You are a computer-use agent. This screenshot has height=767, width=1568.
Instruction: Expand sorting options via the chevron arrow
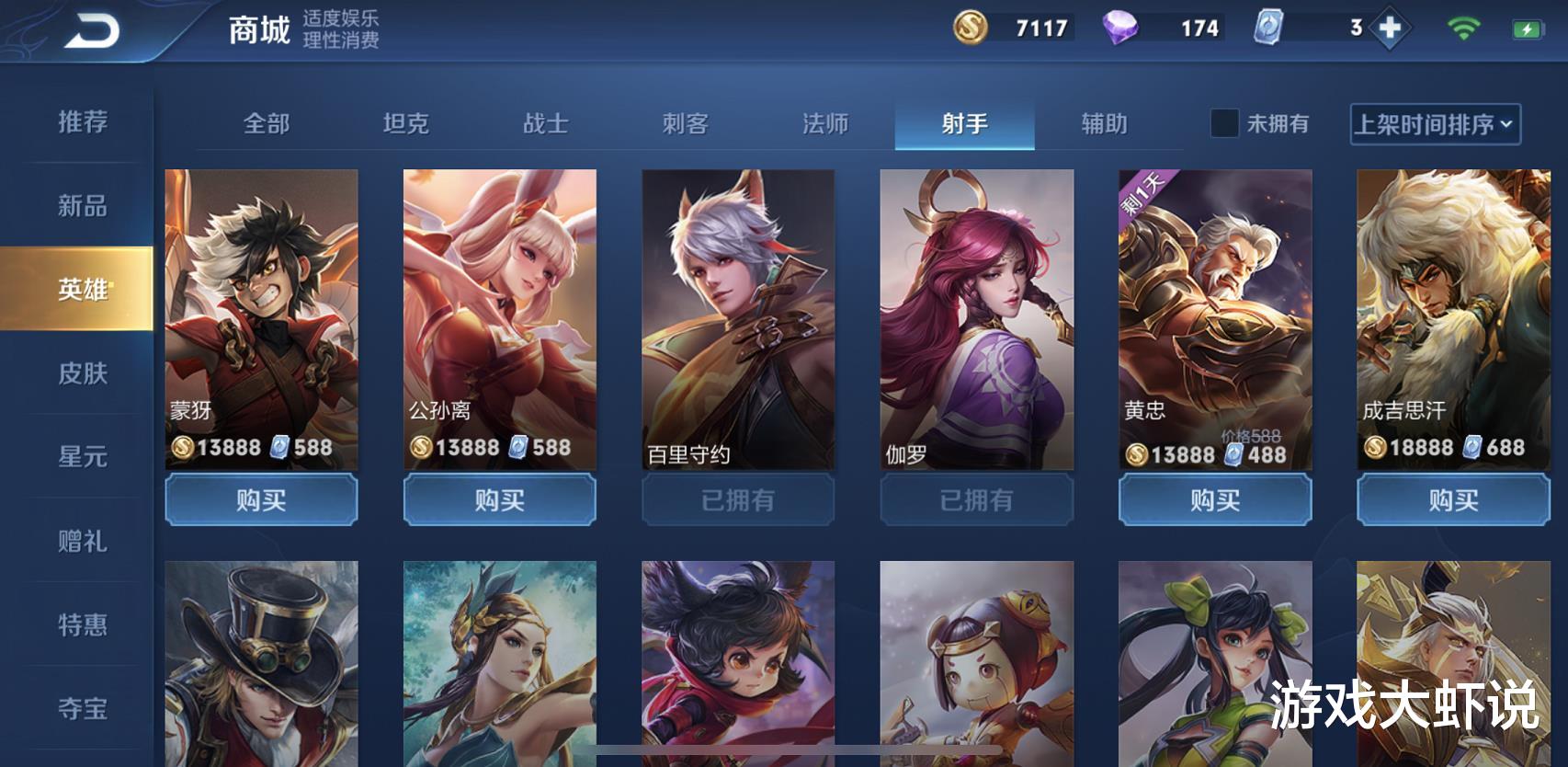tap(1505, 125)
